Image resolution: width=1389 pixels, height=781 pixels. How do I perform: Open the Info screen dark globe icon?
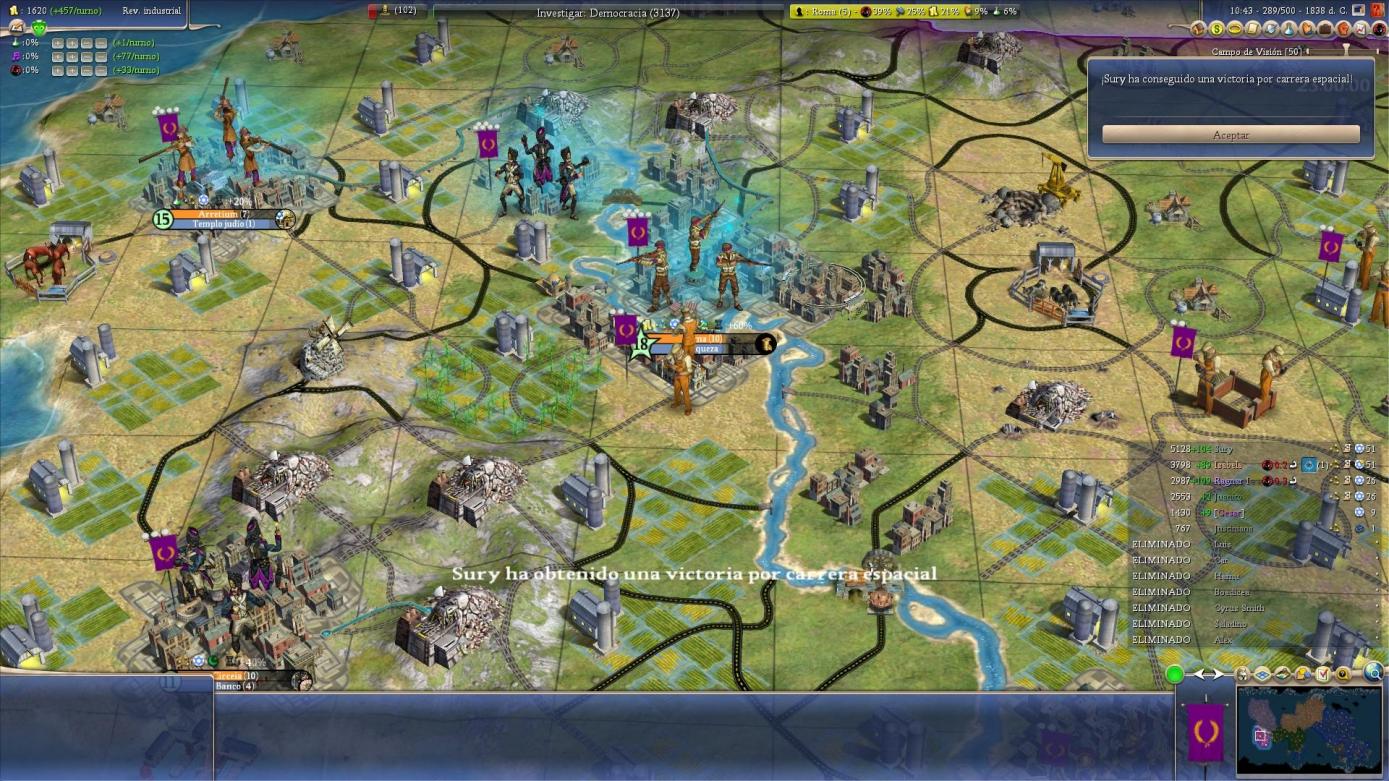pos(1380,31)
